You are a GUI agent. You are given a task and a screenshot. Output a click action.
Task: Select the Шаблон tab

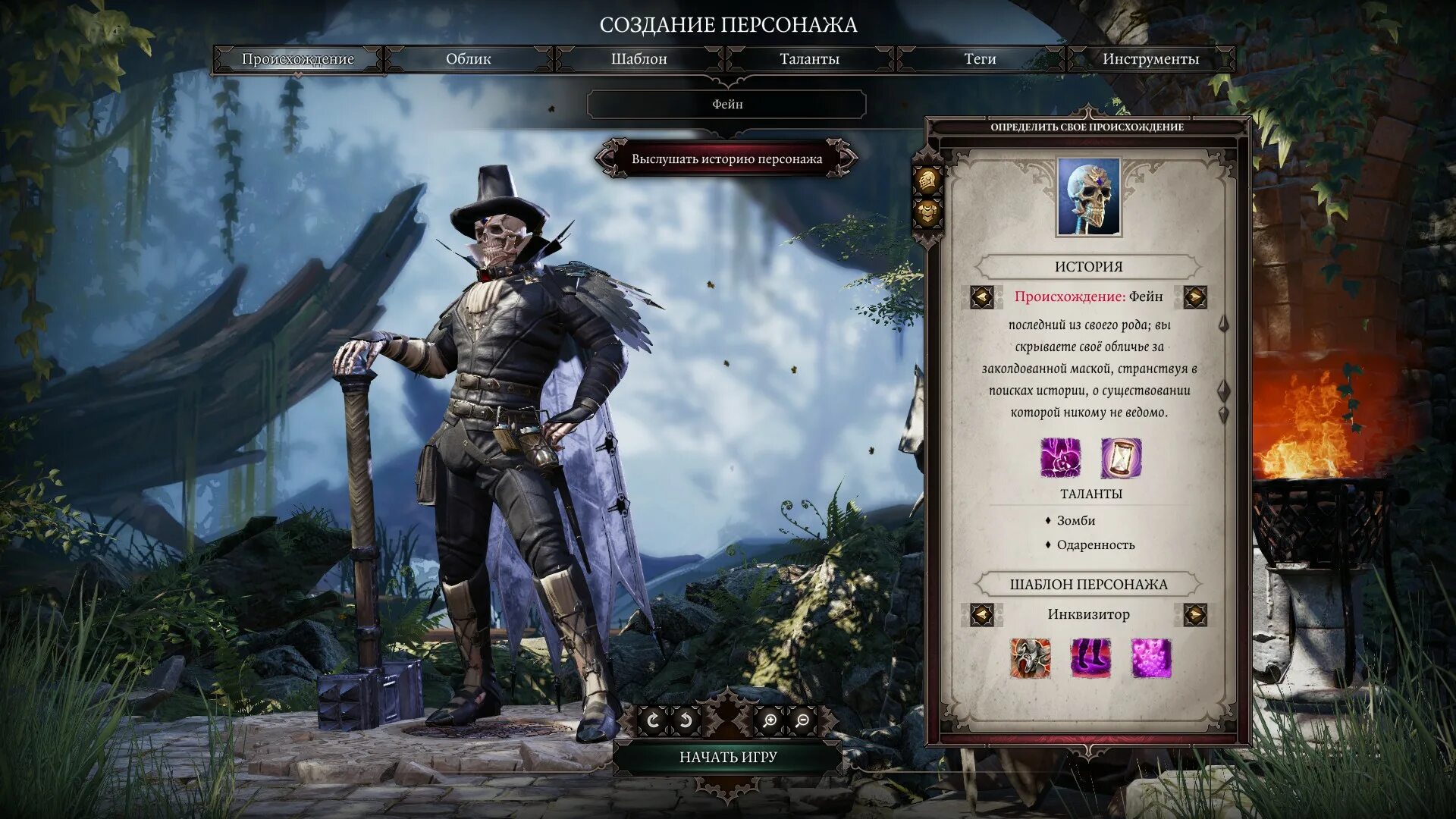tap(639, 59)
